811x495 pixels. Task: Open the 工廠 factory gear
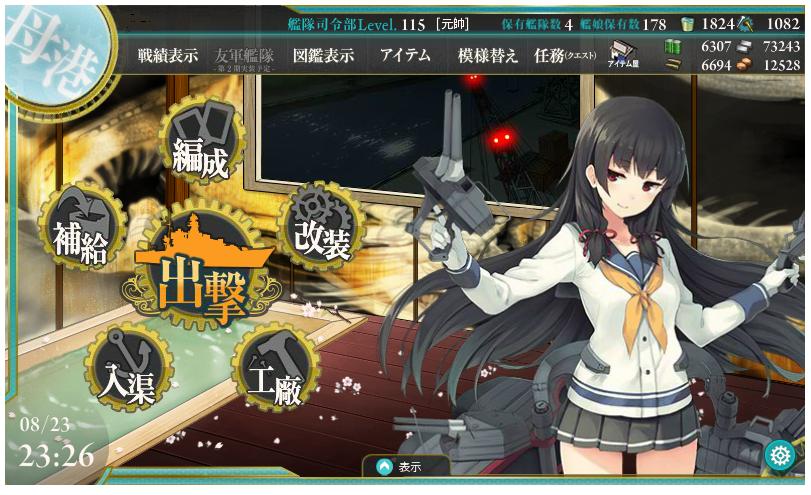coord(274,372)
